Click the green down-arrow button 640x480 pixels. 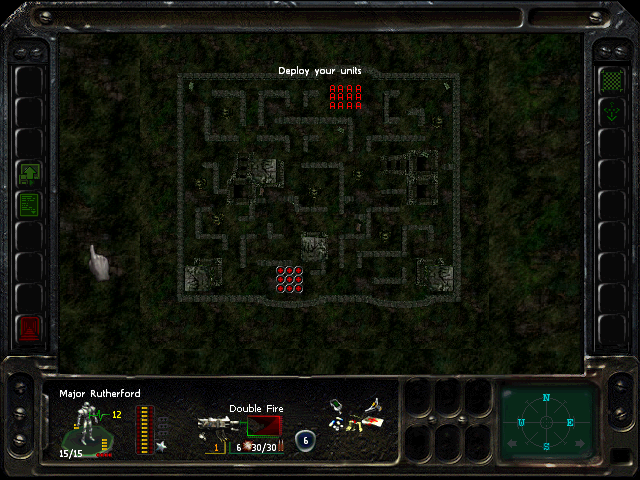coord(609,112)
